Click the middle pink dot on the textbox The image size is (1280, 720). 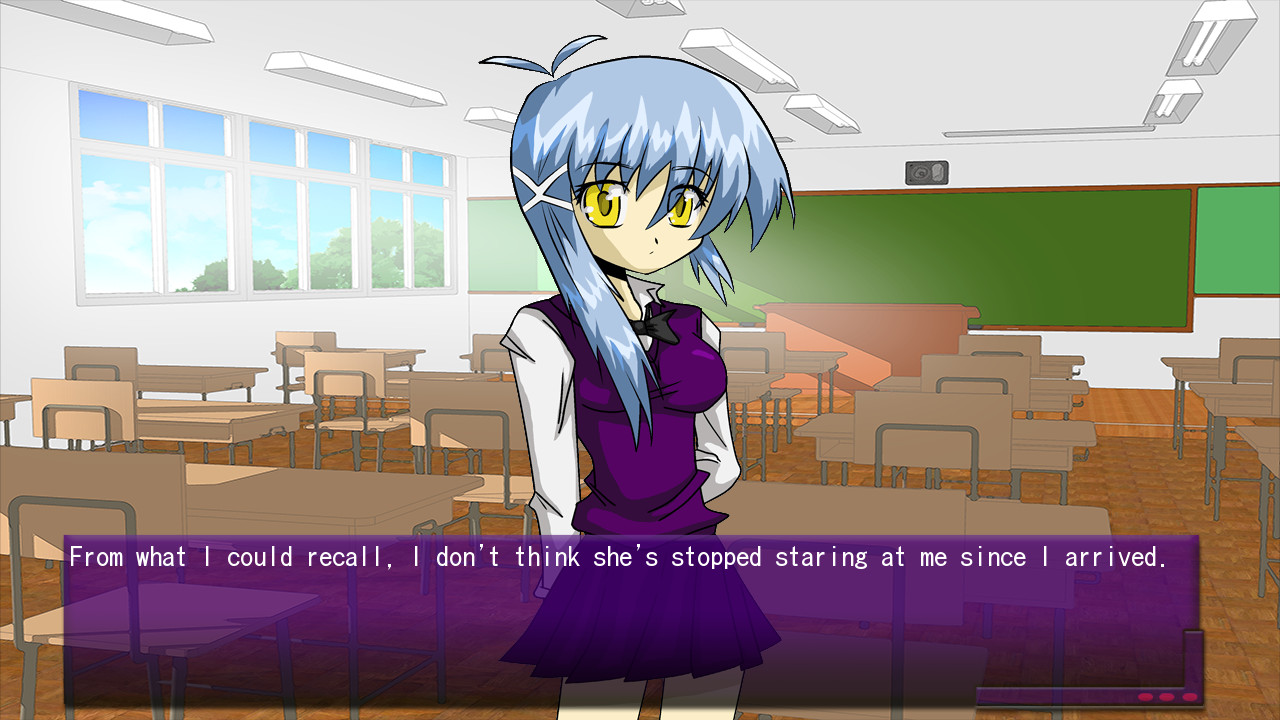(x=1165, y=696)
